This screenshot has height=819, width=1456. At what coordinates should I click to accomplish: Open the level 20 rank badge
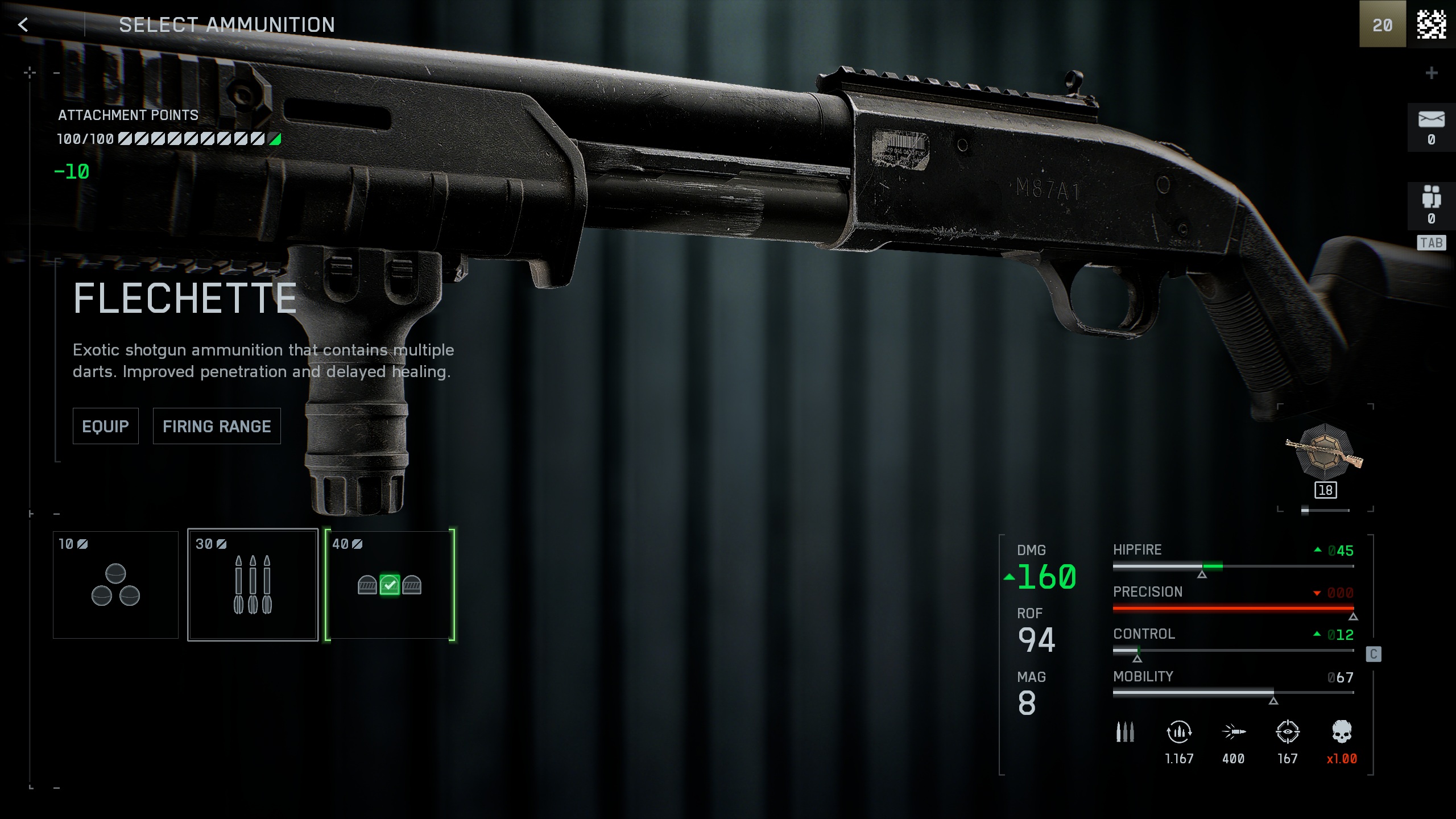click(x=1382, y=24)
